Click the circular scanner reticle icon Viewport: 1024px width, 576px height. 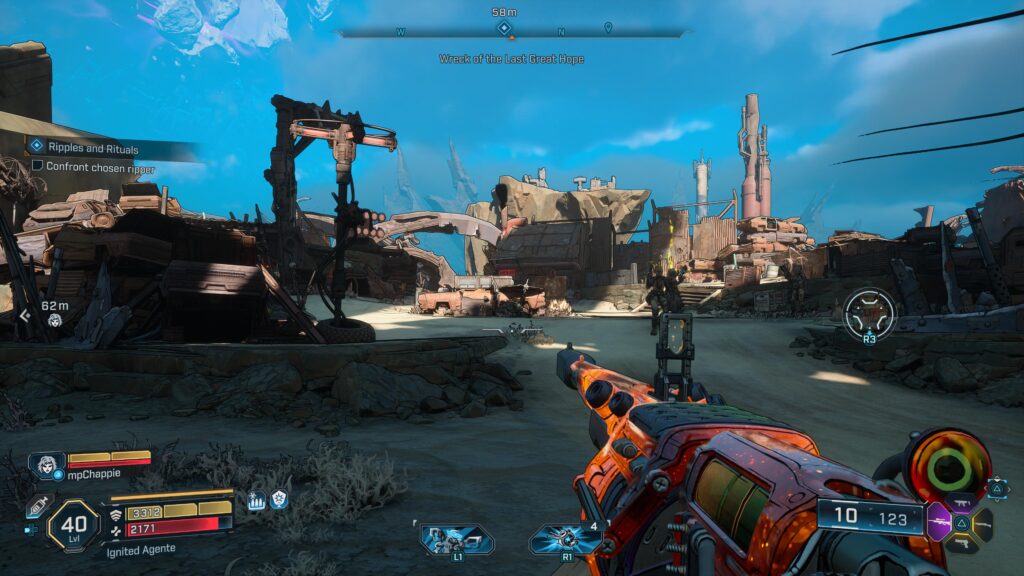click(868, 314)
